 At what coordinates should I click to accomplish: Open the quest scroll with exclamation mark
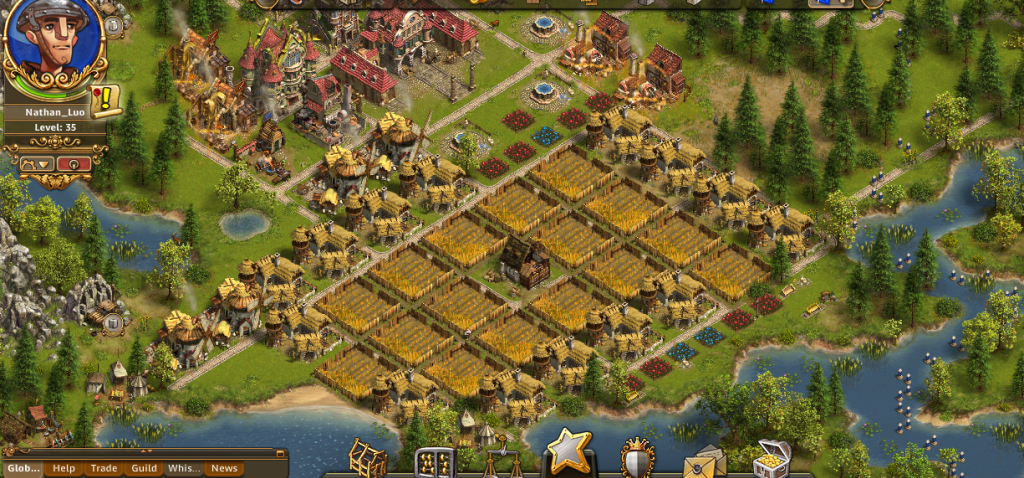[x=105, y=100]
